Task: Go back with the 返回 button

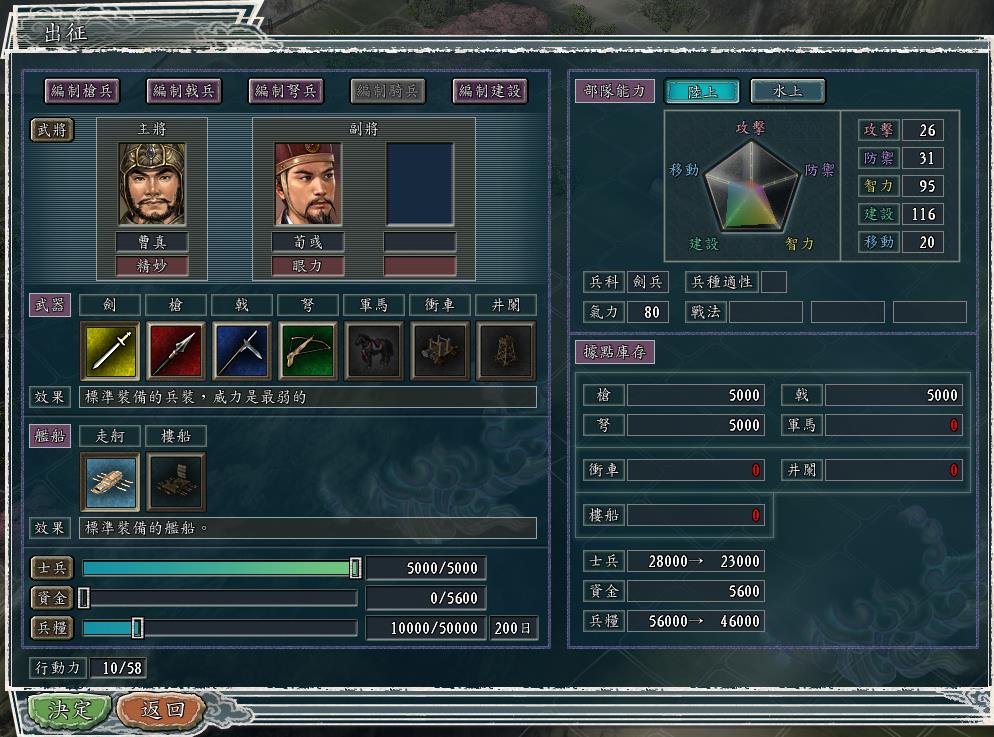Action: pos(162,710)
